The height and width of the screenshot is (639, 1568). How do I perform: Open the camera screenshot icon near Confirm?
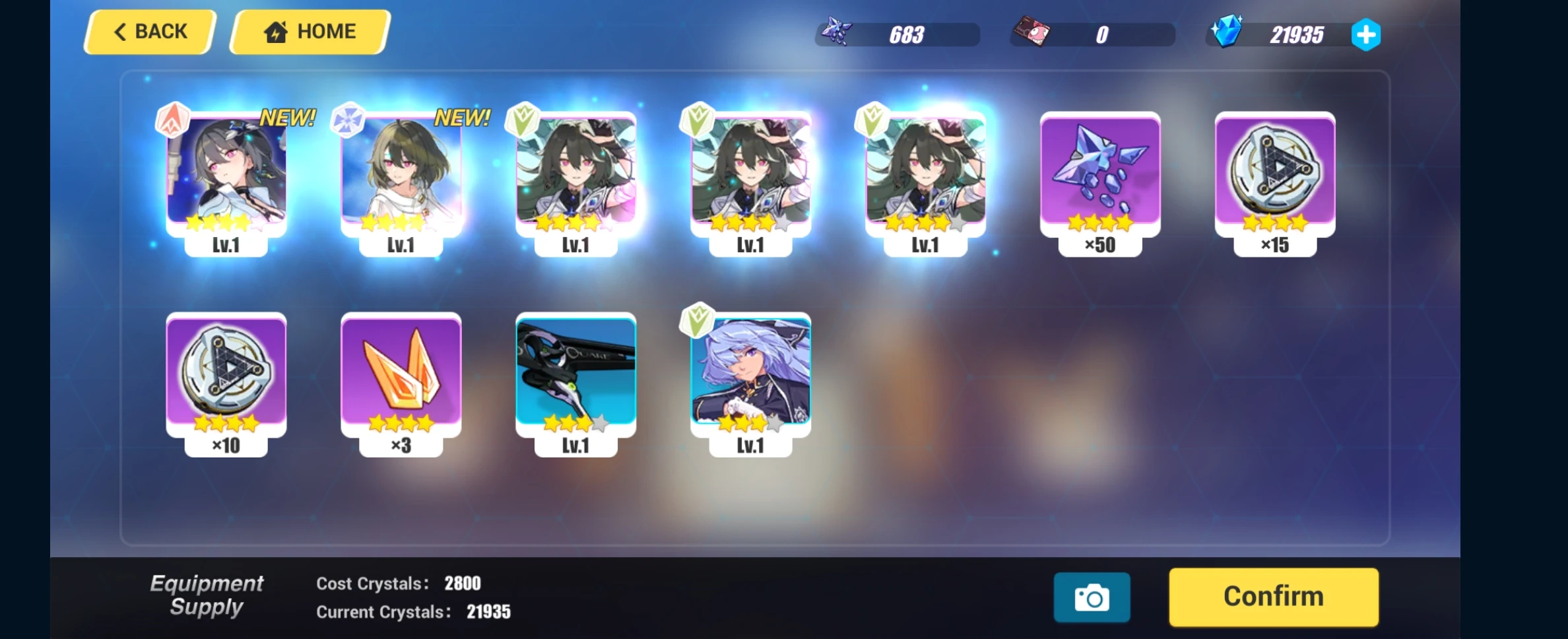point(1091,596)
